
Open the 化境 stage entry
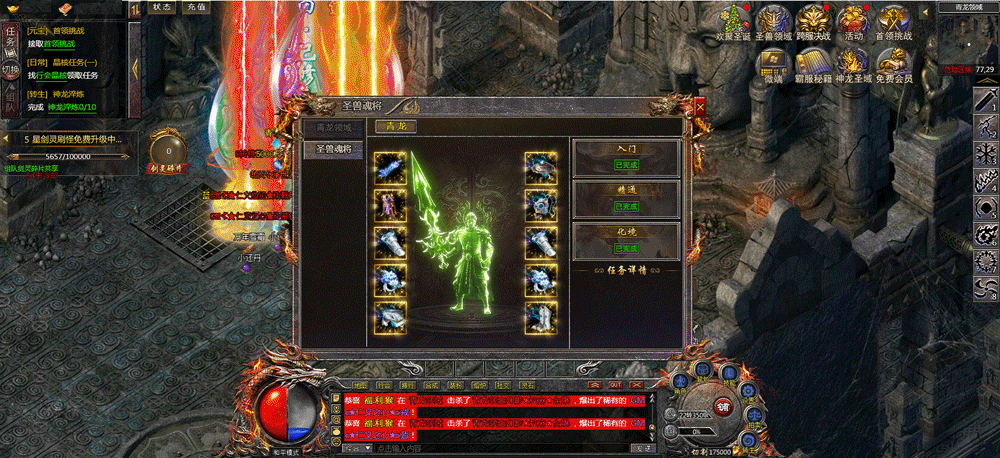coord(627,240)
